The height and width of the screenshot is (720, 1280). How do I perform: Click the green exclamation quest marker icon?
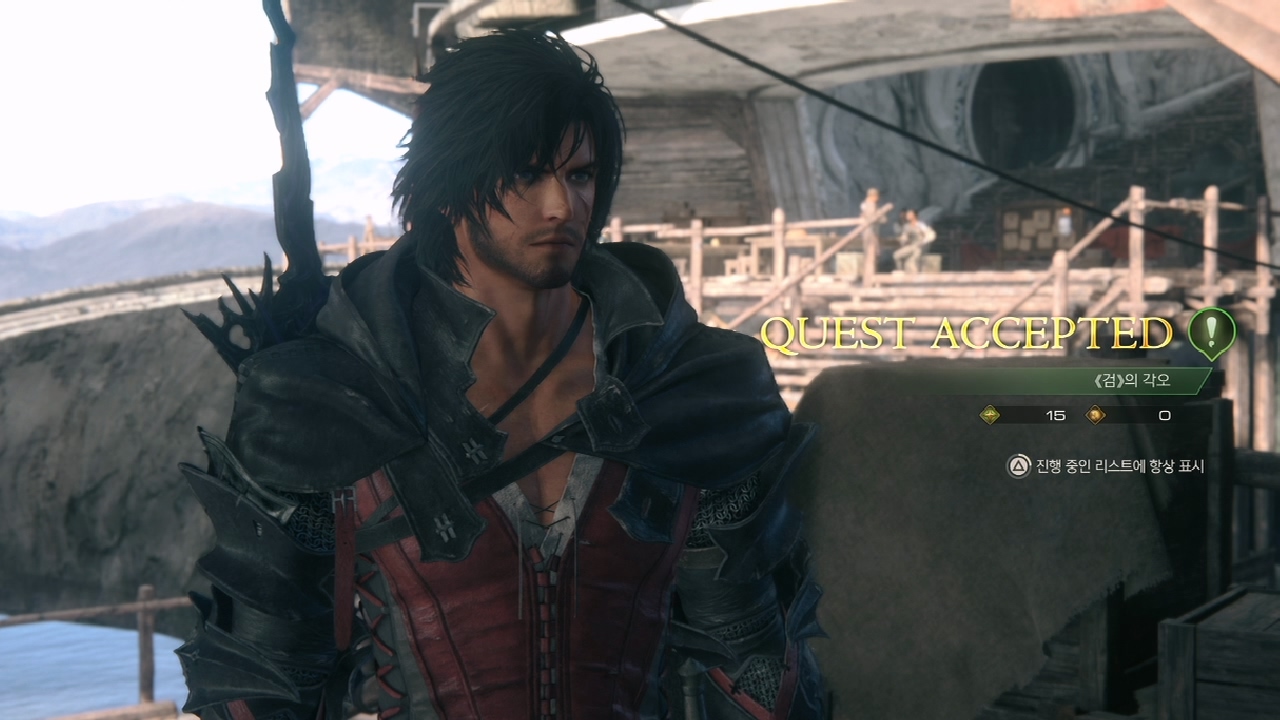pyautogui.click(x=1211, y=331)
